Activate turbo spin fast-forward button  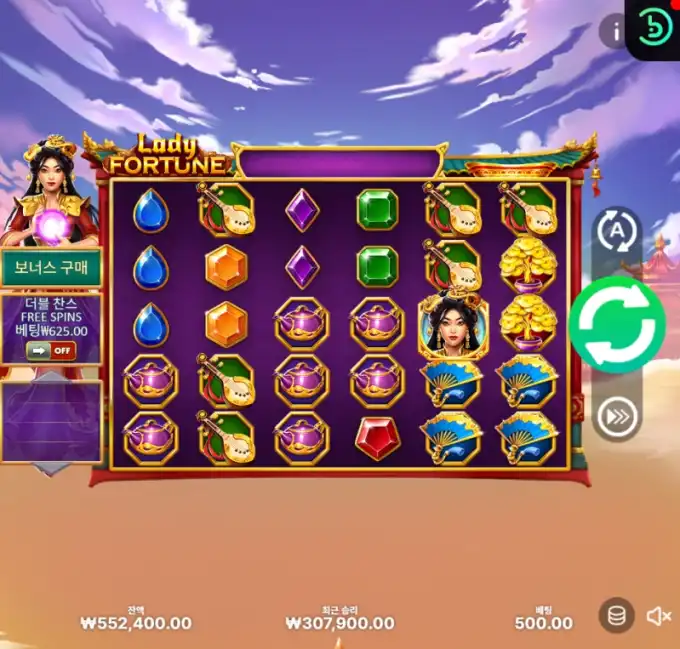point(617,419)
